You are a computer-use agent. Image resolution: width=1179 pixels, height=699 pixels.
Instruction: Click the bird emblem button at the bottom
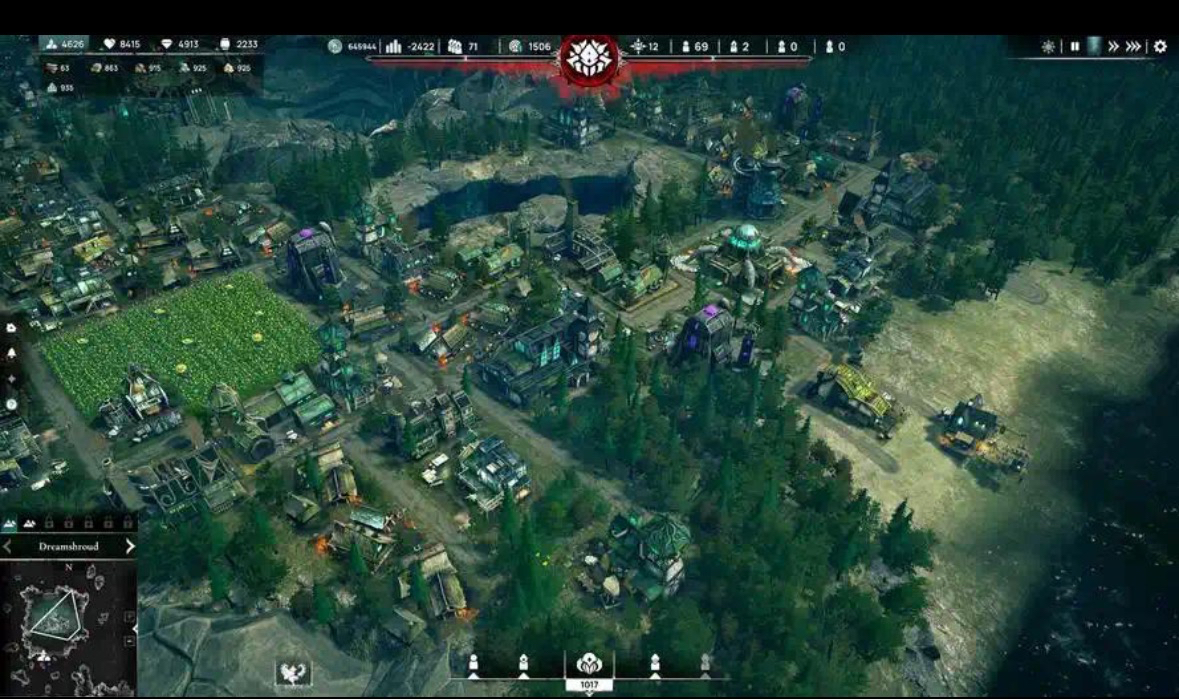(293, 673)
